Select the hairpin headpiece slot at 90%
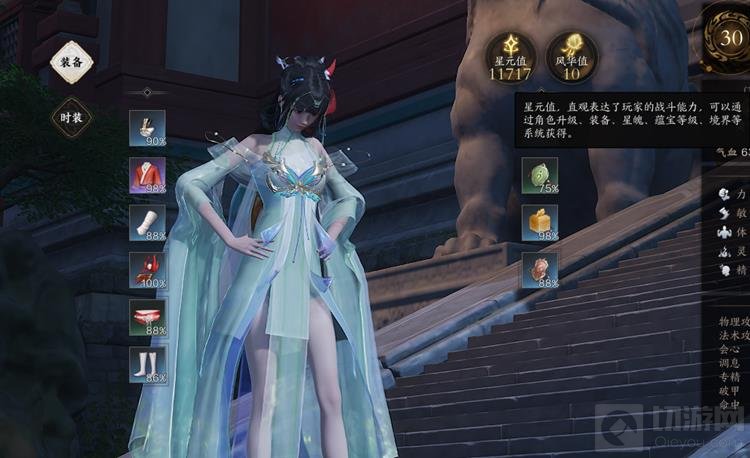This screenshot has width=750, height=458. [147, 128]
